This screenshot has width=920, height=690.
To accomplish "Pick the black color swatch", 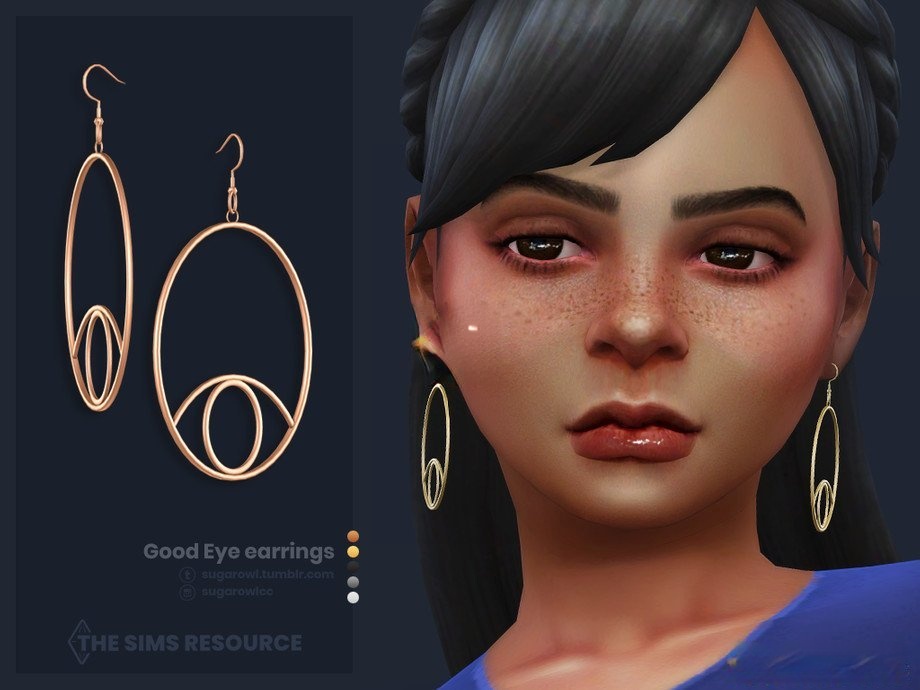I will point(352,565).
